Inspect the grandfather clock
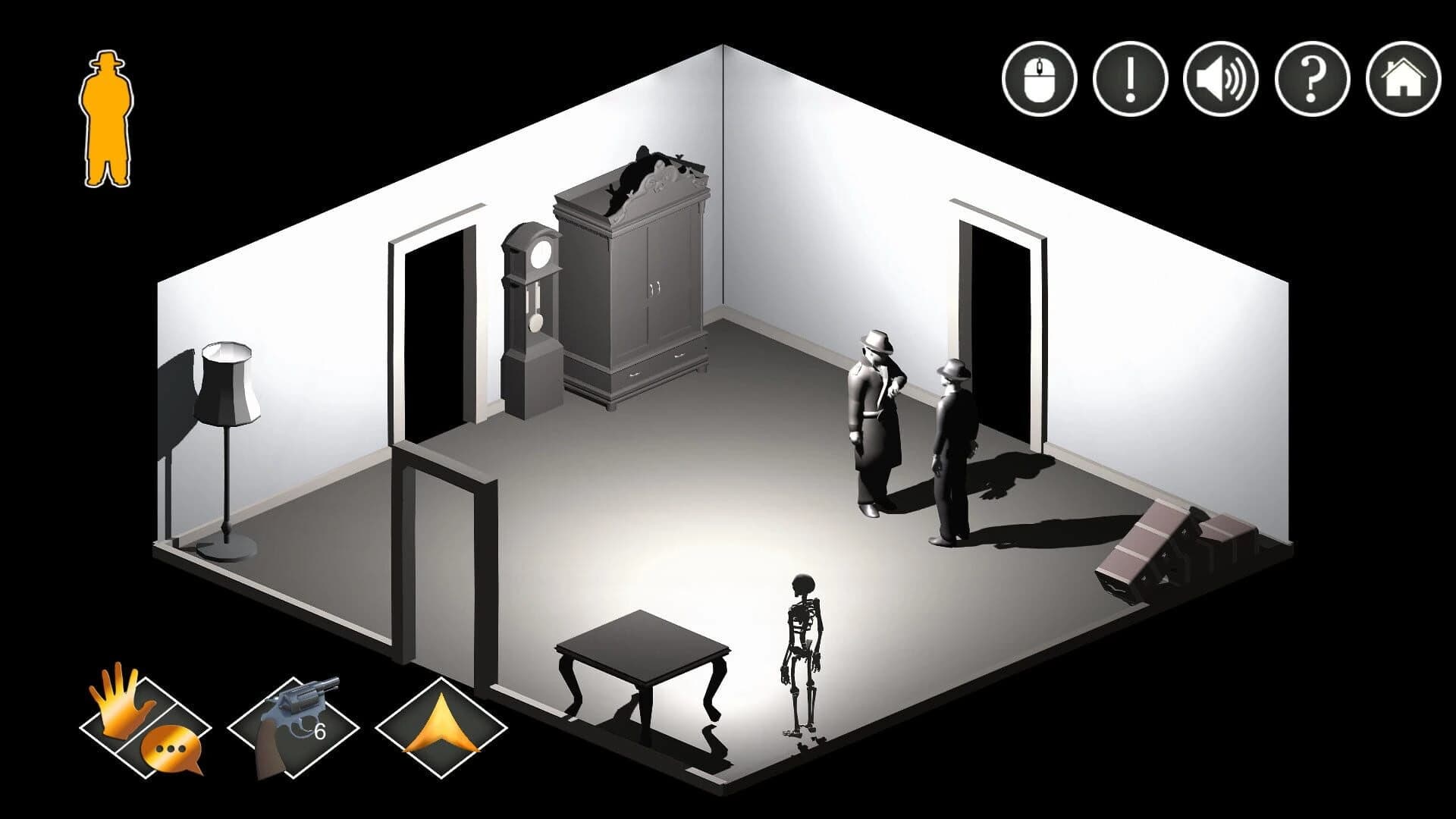1456x819 pixels. (x=531, y=318)
